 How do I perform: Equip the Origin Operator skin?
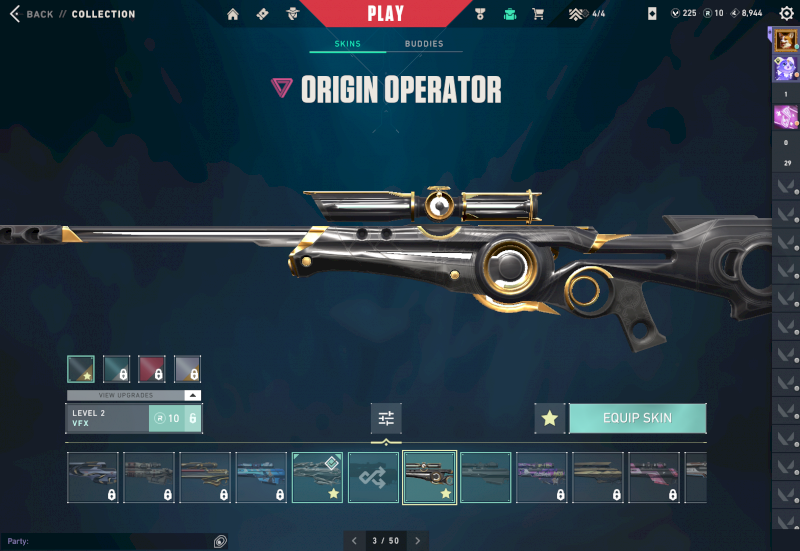[x=637, y=418]
